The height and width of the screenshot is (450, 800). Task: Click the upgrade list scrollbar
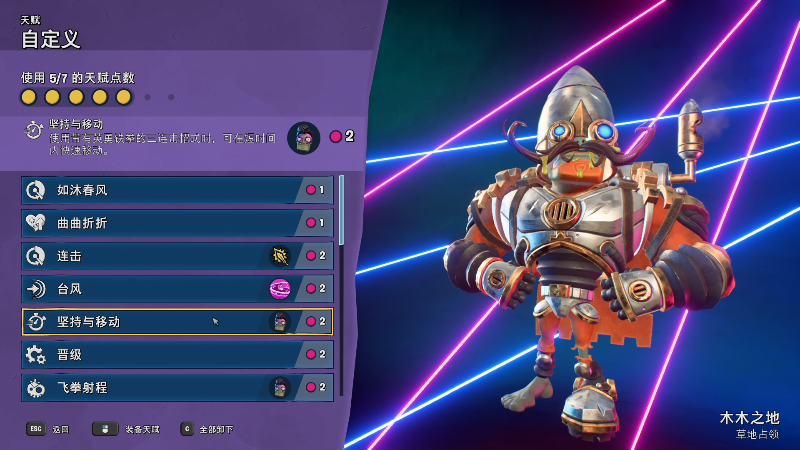tap(341, 210)
